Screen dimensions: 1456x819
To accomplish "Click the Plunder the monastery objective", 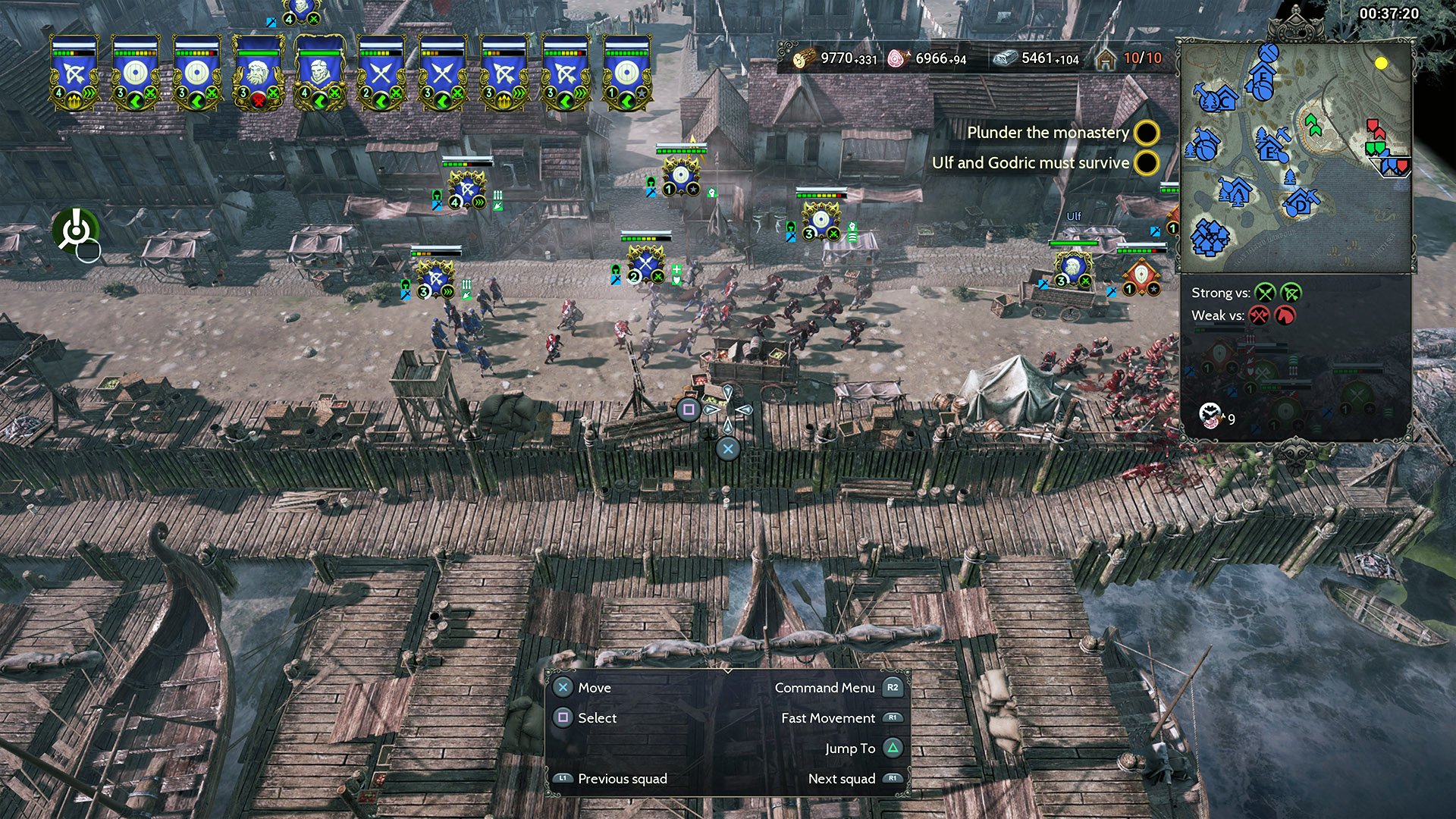I will (x=1049, y=133).
